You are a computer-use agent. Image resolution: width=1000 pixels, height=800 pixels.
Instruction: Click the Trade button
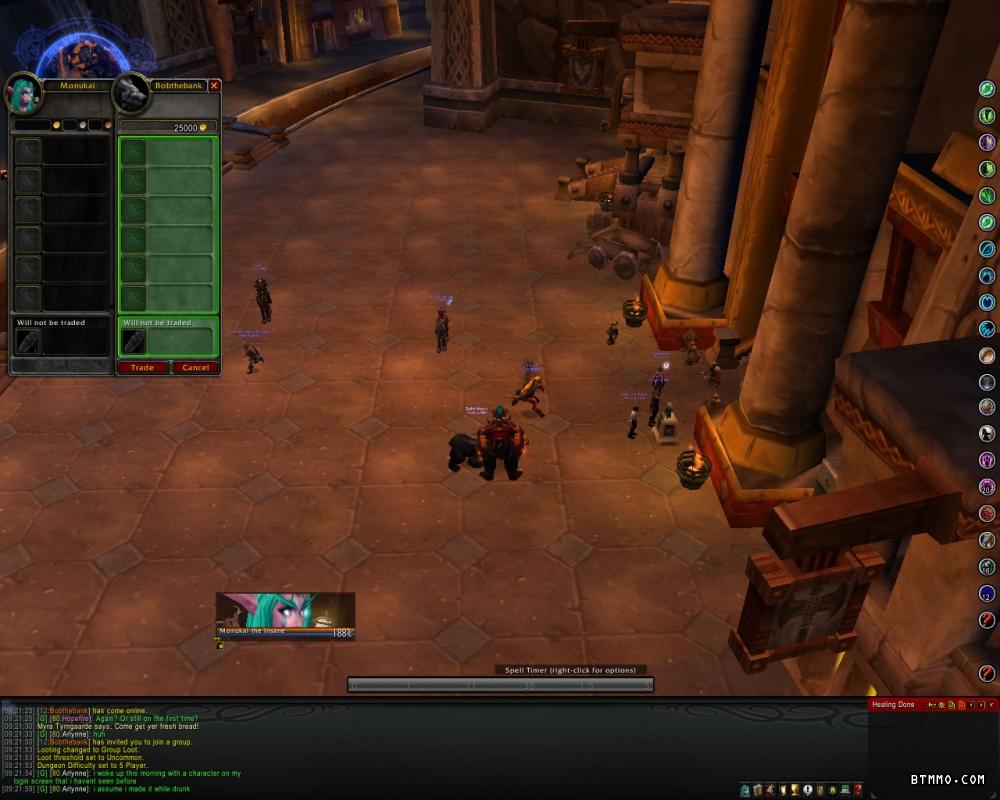click(142, 367)
